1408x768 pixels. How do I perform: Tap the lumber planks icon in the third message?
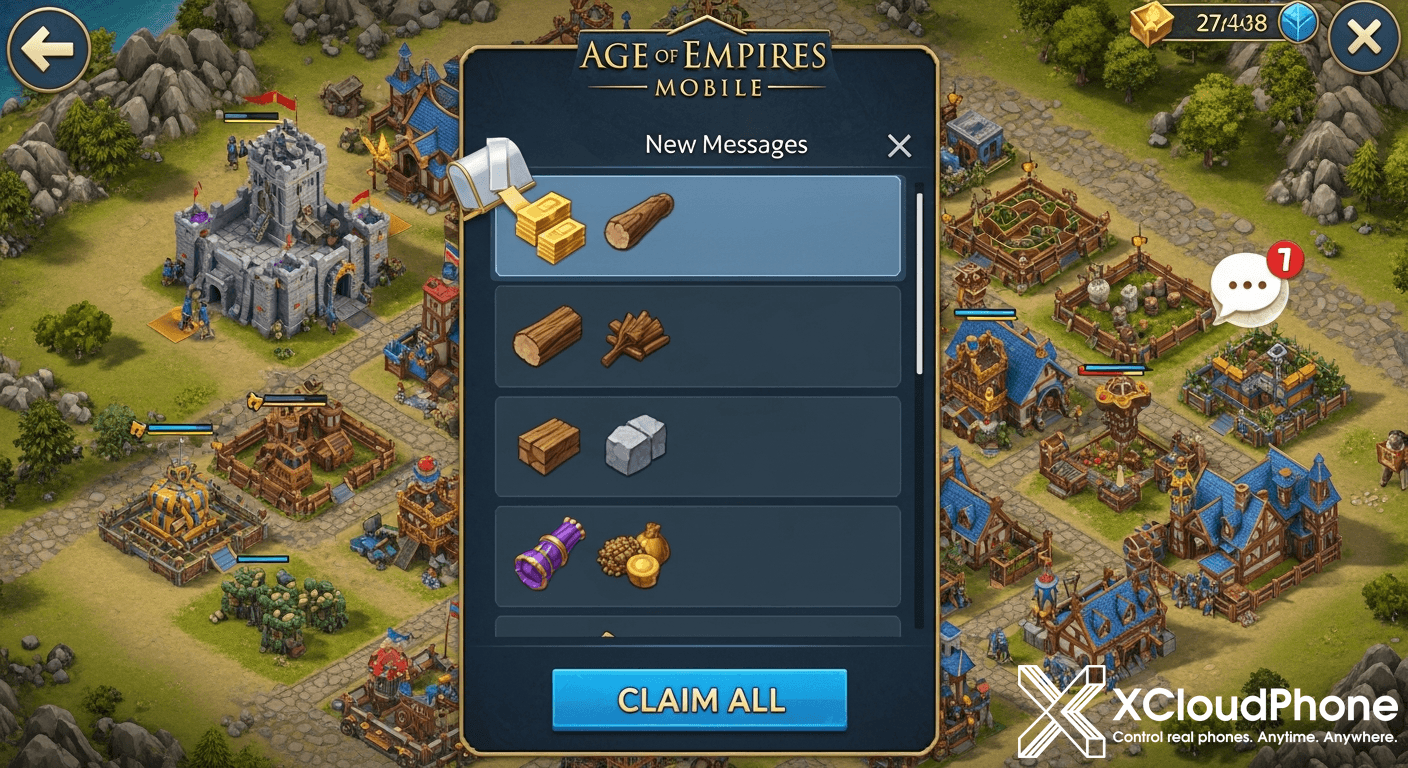point(548,446)
